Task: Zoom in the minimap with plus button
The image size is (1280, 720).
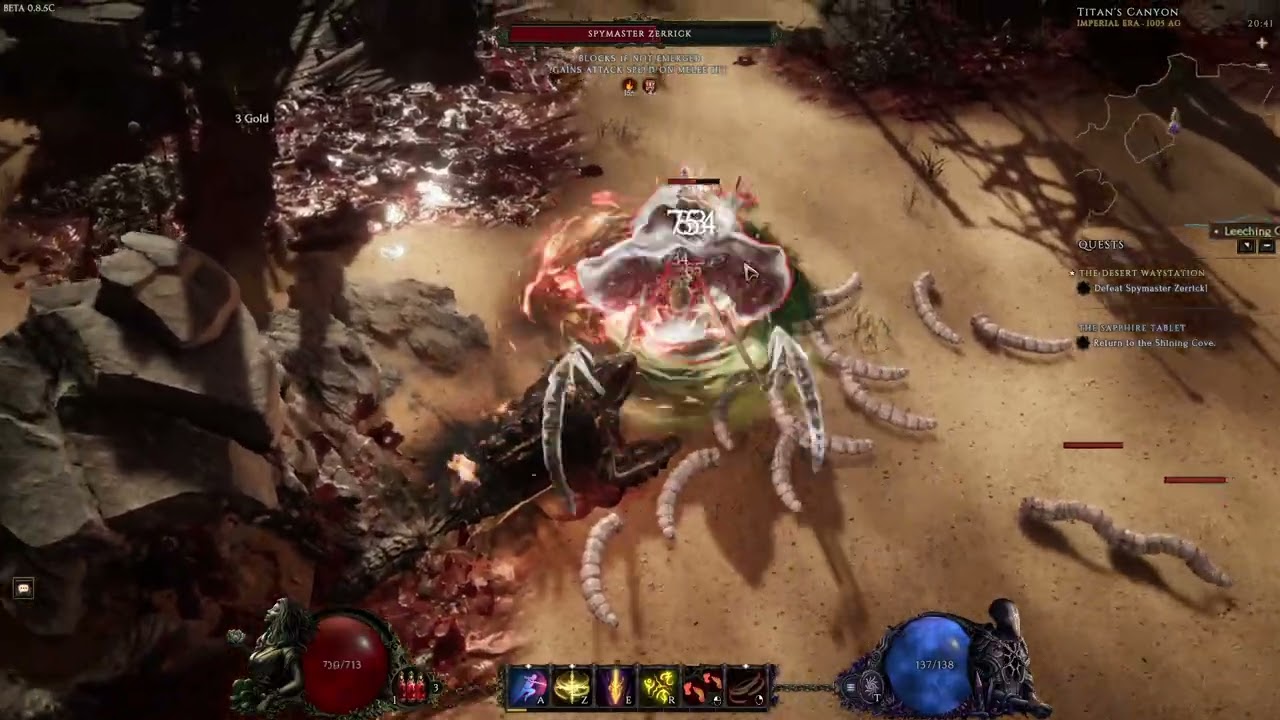Action: coord(1262,43)
